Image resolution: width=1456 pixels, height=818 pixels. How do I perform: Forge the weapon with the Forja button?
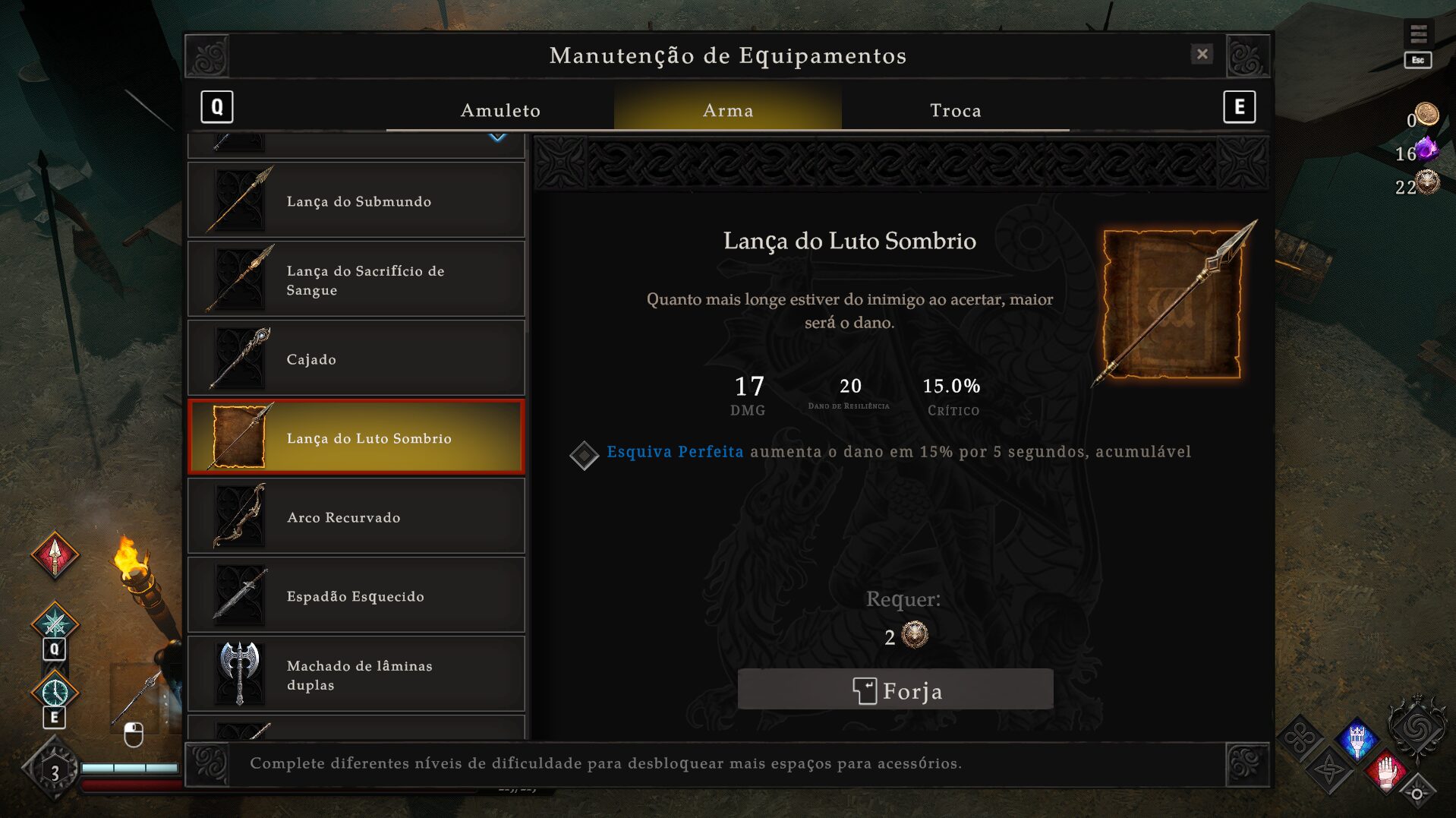895,690
